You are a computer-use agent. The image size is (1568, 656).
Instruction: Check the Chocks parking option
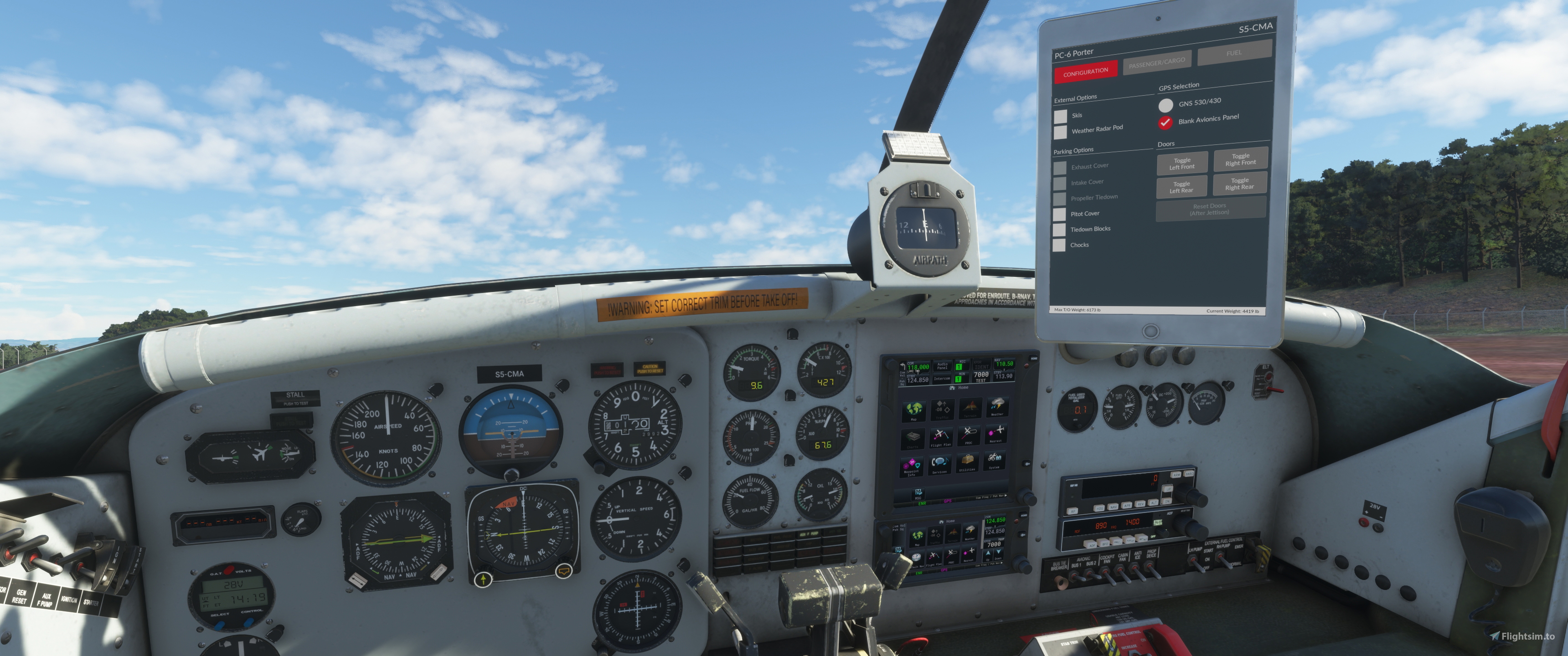[1059, 244]
